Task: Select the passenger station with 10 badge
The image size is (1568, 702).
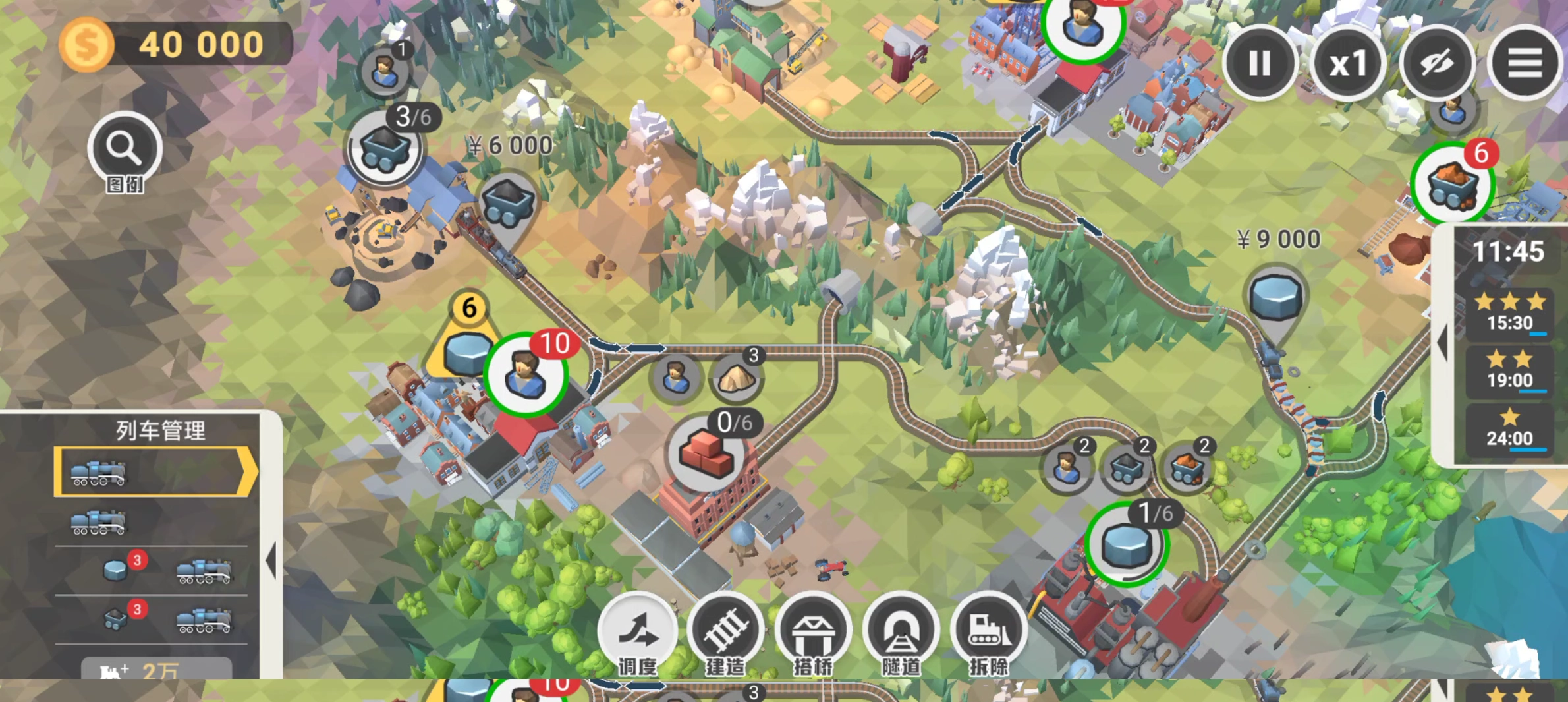Action: click(526, 374)
